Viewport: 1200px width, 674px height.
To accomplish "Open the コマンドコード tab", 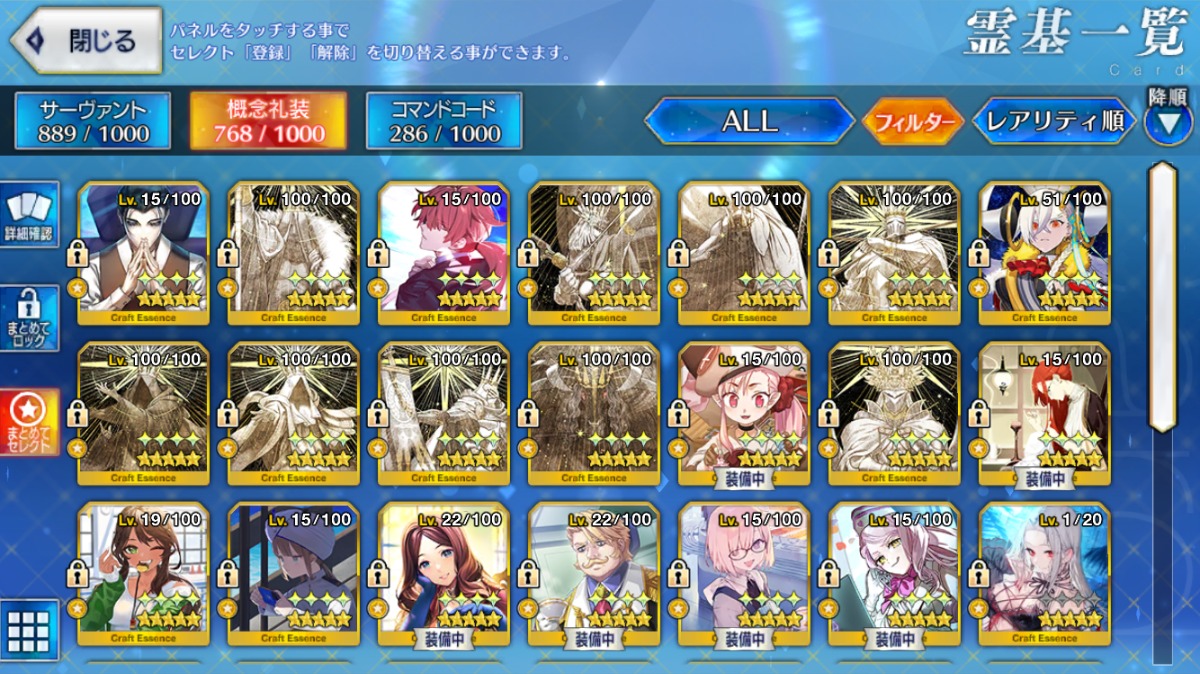I will (444, 121).
